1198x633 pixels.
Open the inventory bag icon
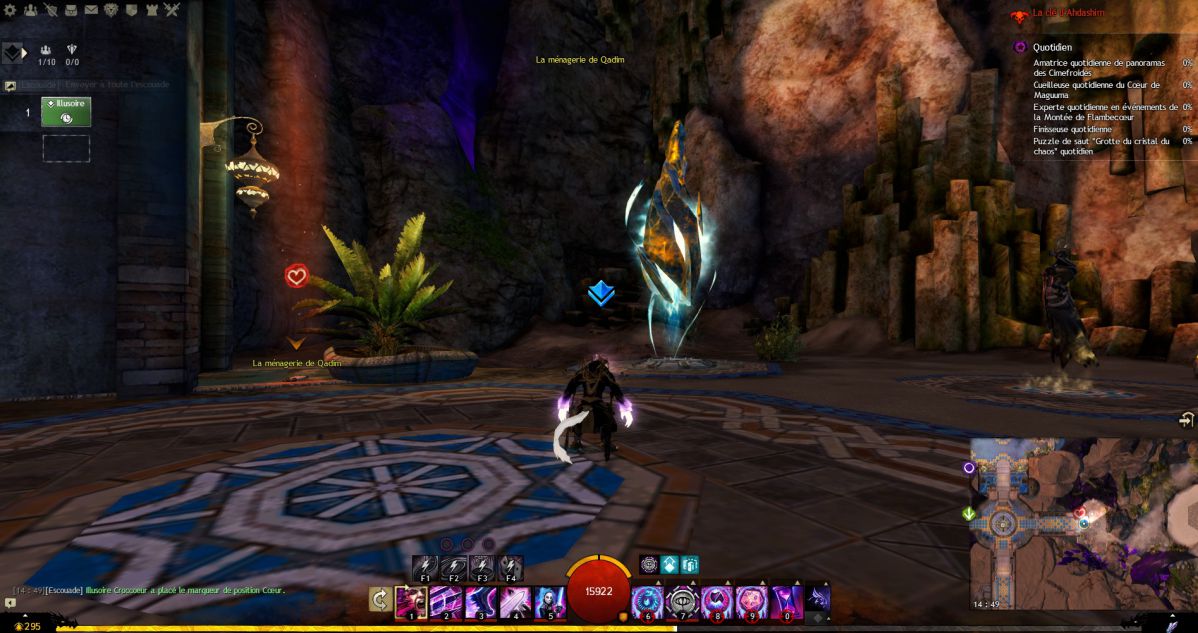[x=70, y=10]
